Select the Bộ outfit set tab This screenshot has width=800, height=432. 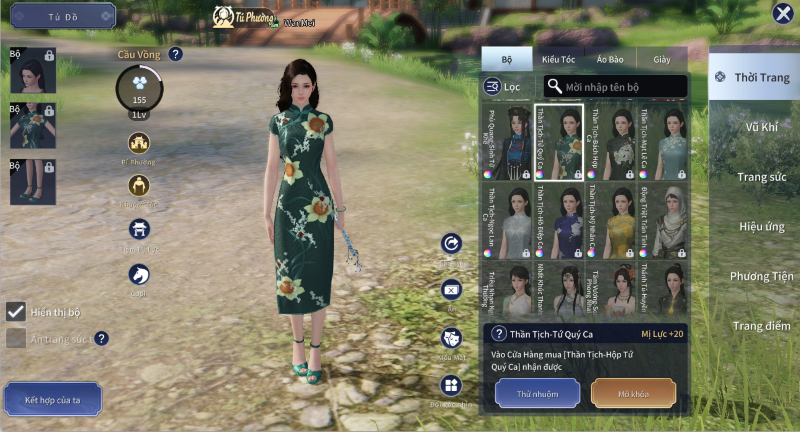tap(506, 59)
